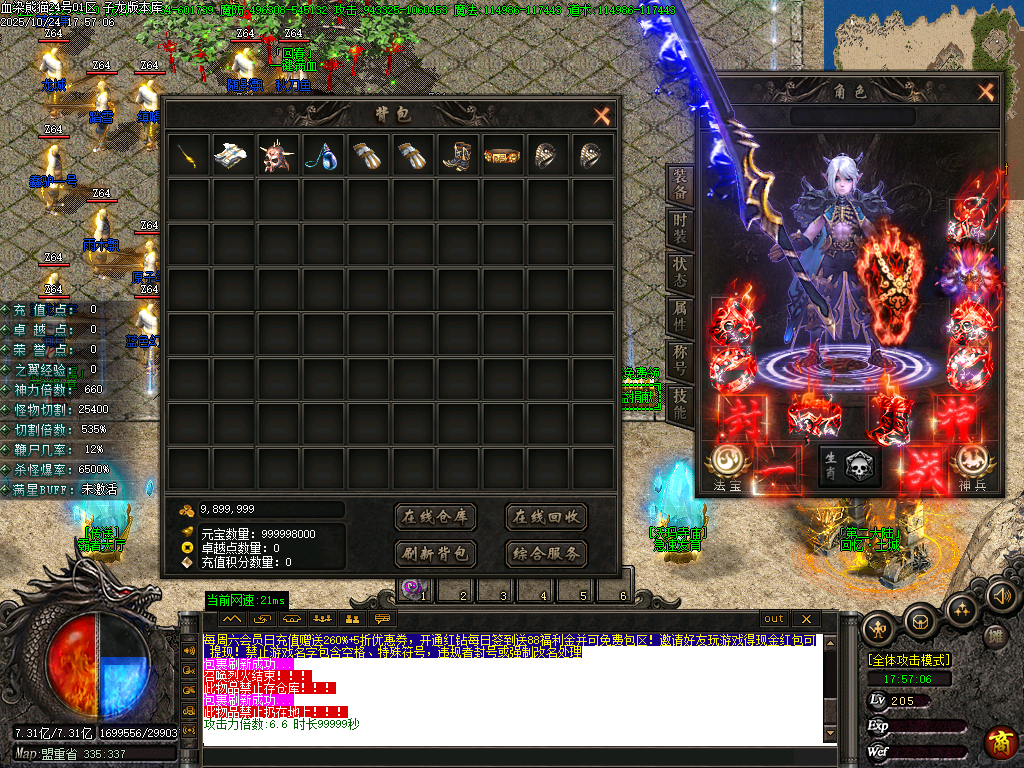Image resolution: width=1024 pixels, height=768 pixels.
Task: Select the blue pendant necklace item
Action: point(323,156)
